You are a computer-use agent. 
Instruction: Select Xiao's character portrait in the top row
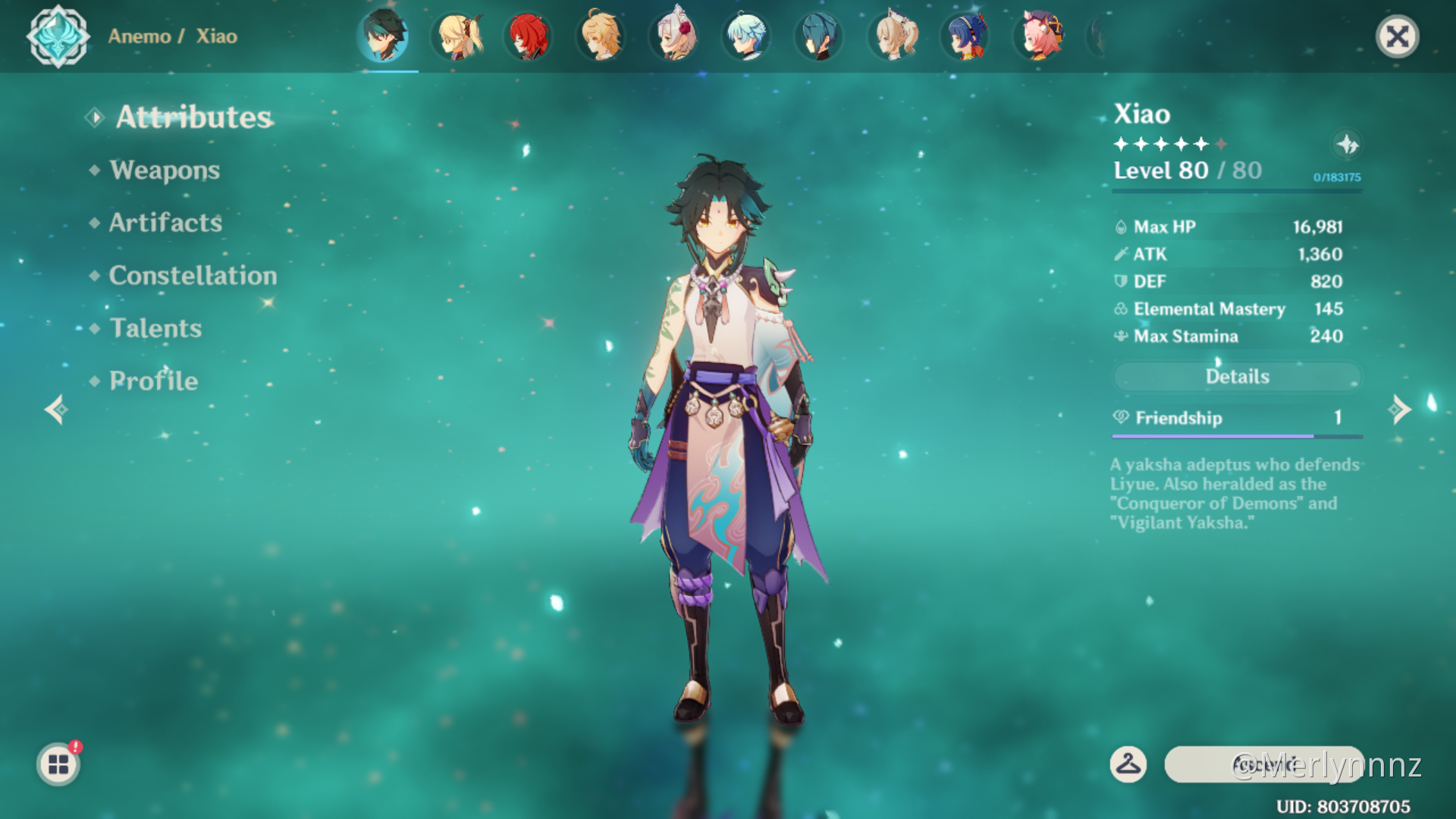(383, 36)
